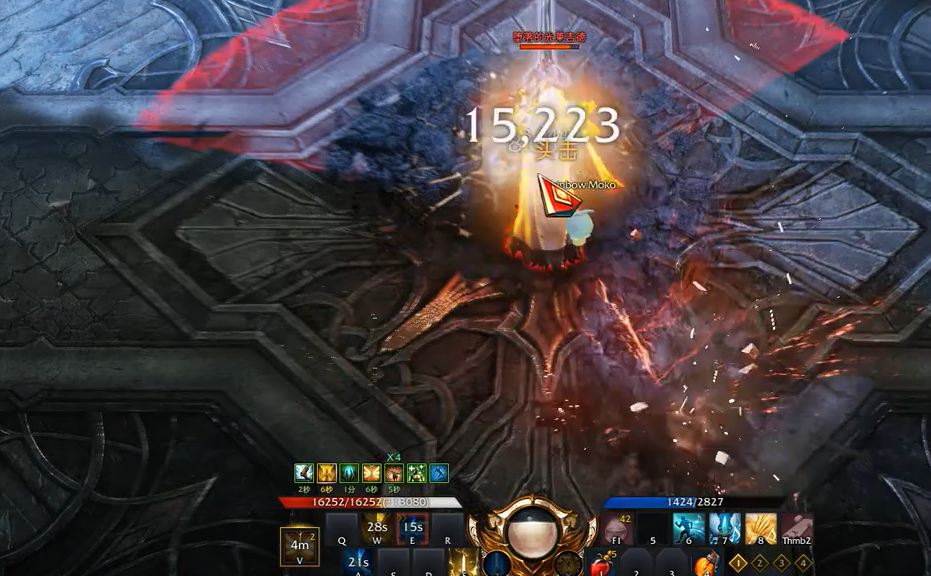Activate the golden feather skill on 8
This screenshot has width=931, height=576.
point(761,529)
